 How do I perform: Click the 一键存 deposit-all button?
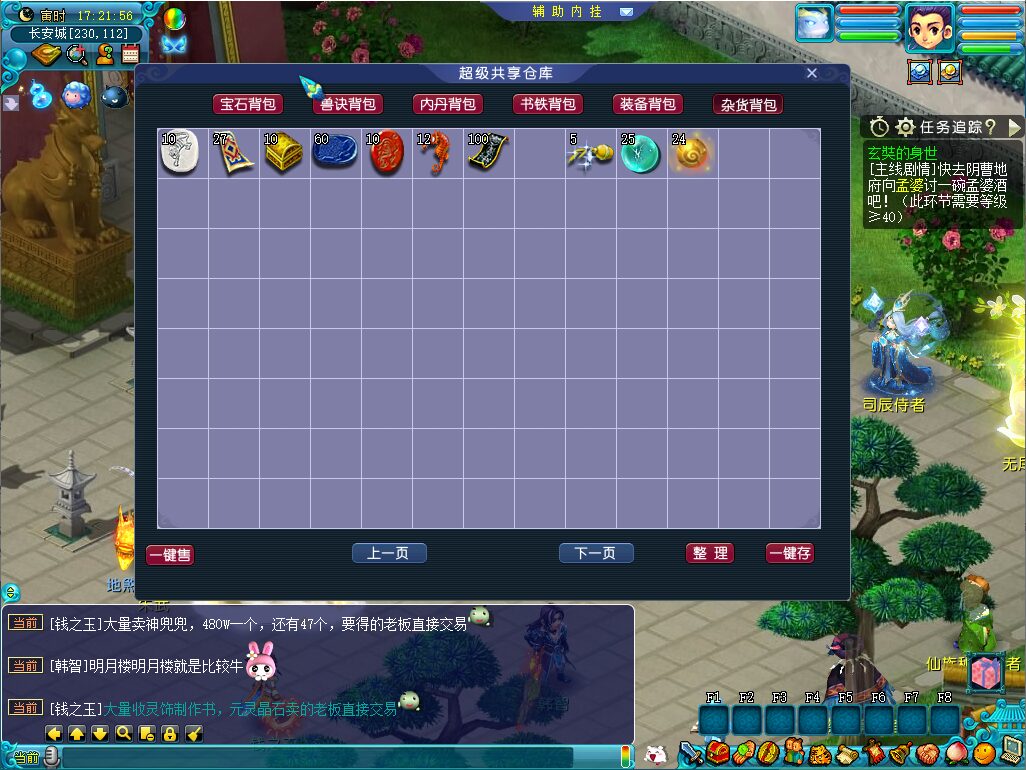coord(790,553)
